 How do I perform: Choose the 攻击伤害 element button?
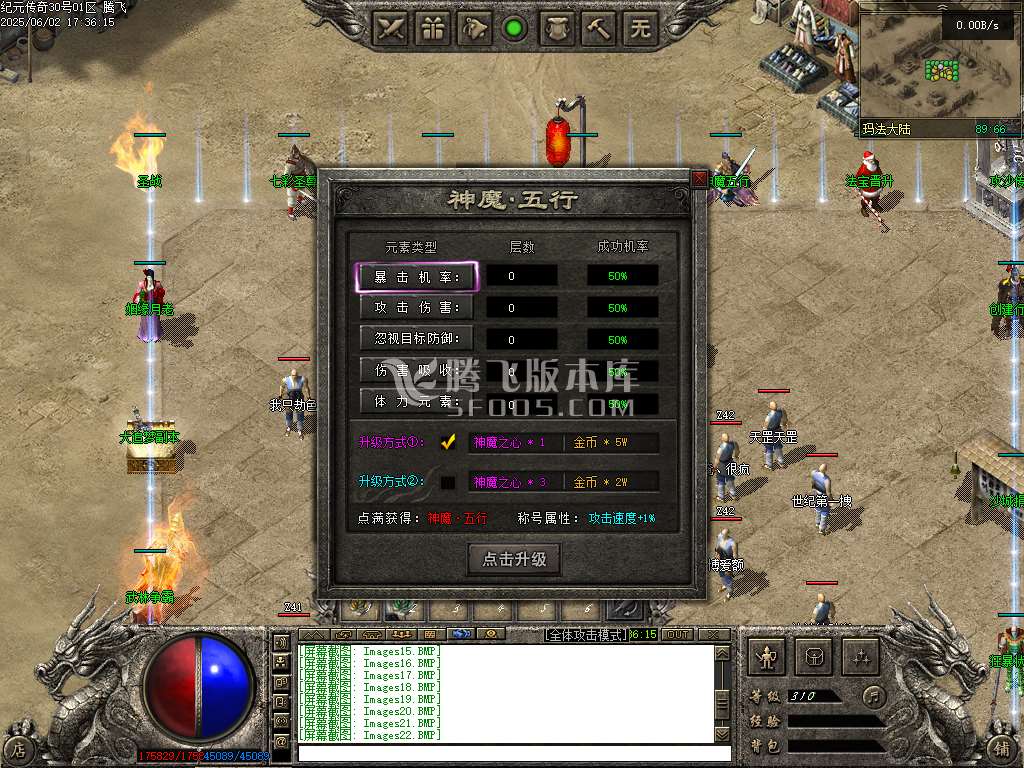point(416,308)
